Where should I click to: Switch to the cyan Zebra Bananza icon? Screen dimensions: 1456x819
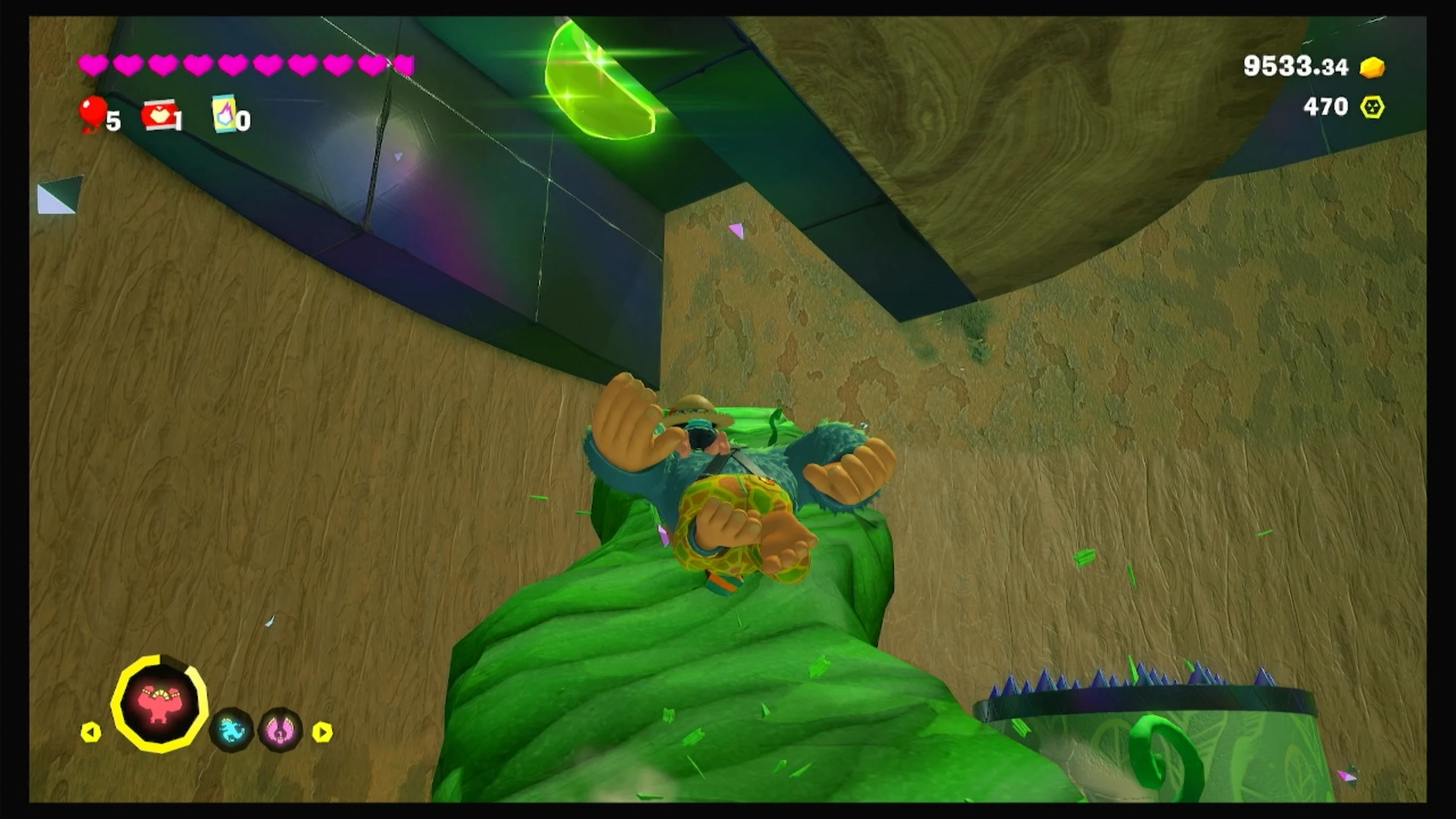coord(231,729)
